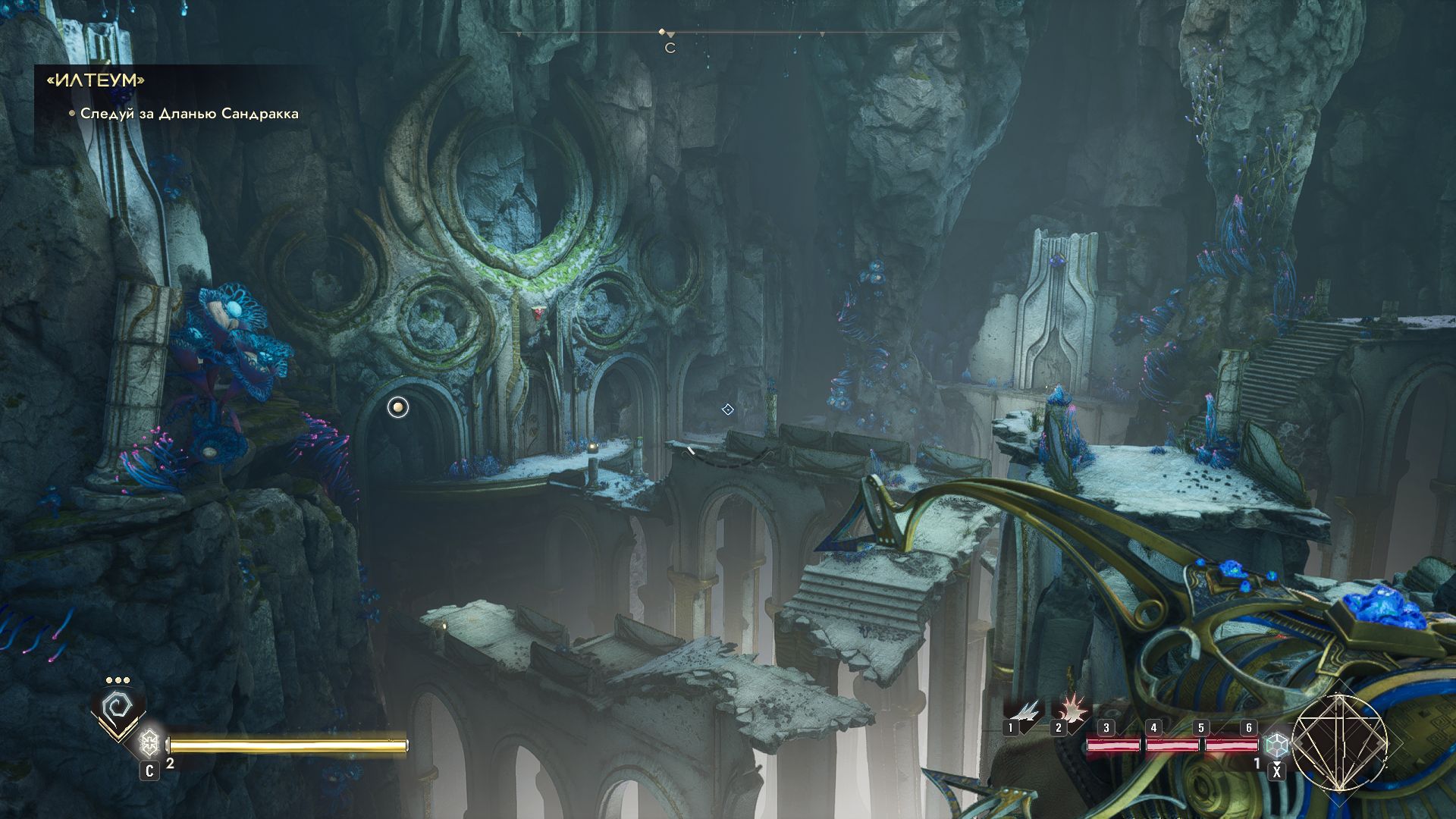Select the «ИЛТЕУМ» quest tracker title

pyautogui.click(x=96, y=80)
